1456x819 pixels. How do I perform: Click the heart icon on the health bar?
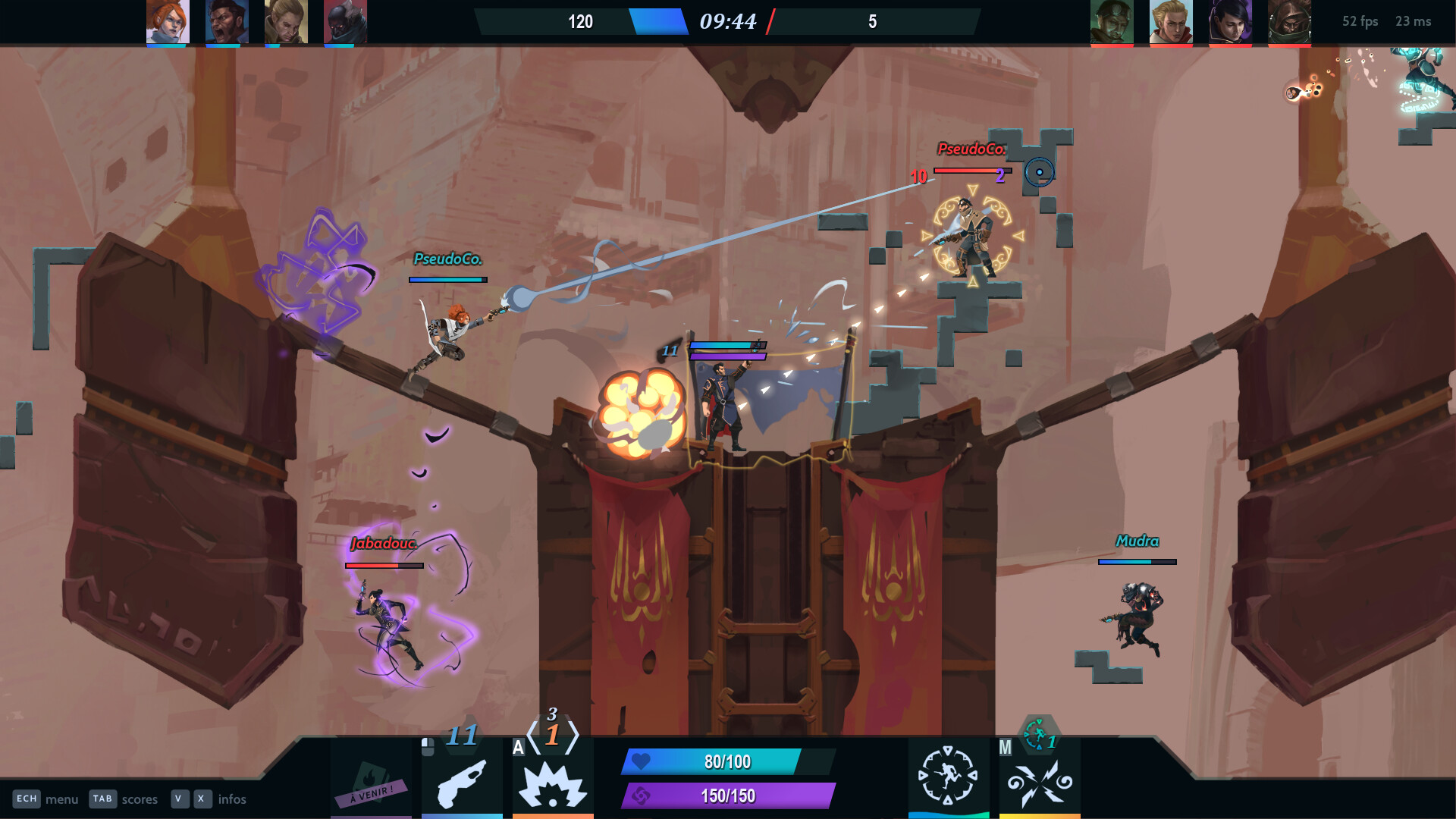642,762
